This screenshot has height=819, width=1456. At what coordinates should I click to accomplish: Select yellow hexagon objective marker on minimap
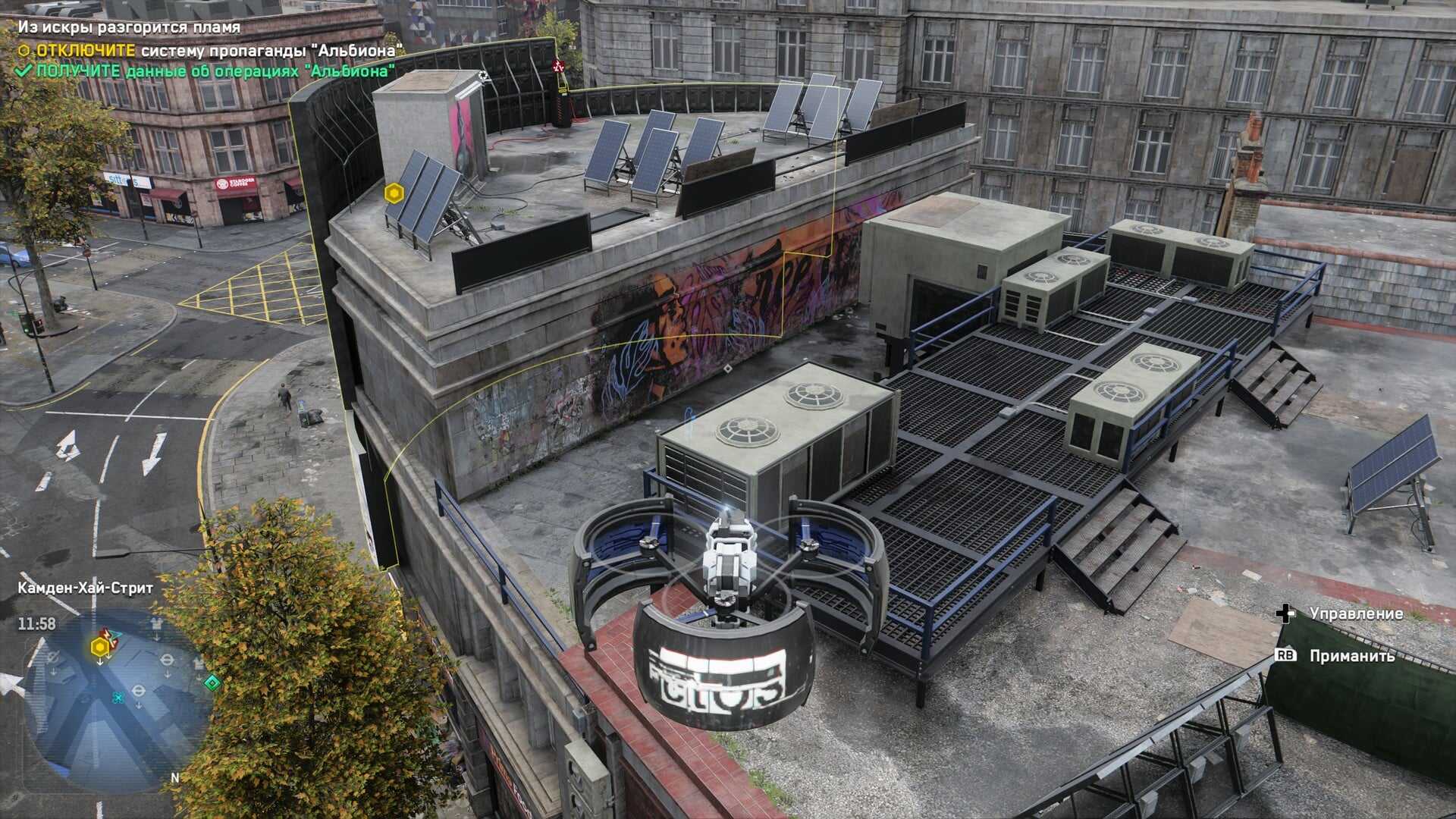click(99, 647)
